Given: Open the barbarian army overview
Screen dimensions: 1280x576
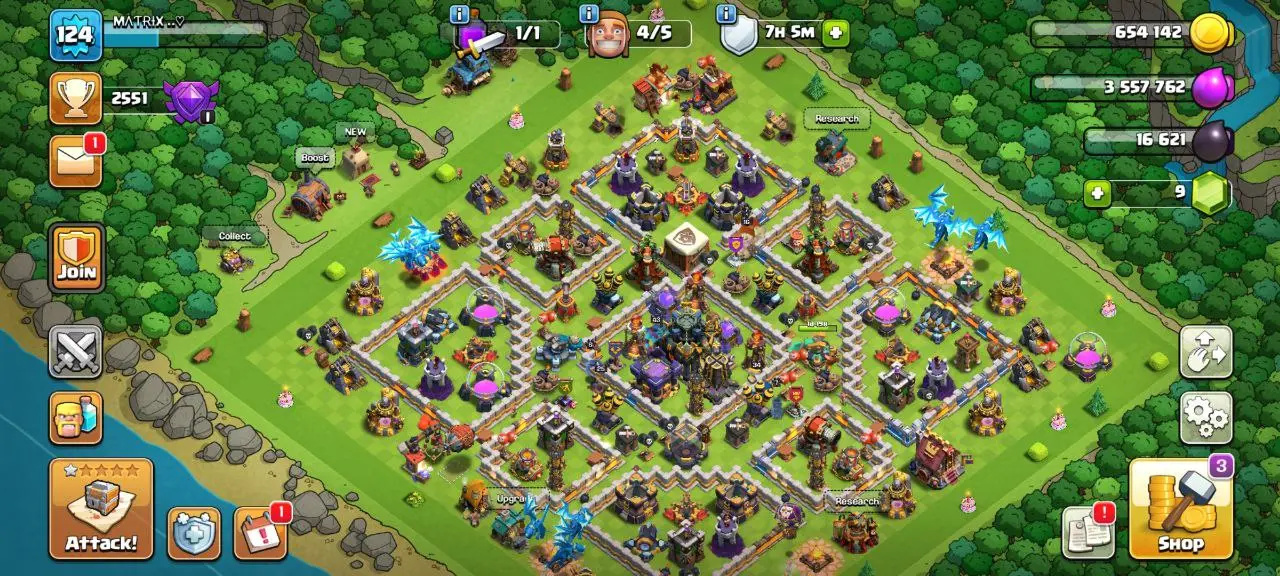Looking at the screenshot, I should (x=76, y=418).
